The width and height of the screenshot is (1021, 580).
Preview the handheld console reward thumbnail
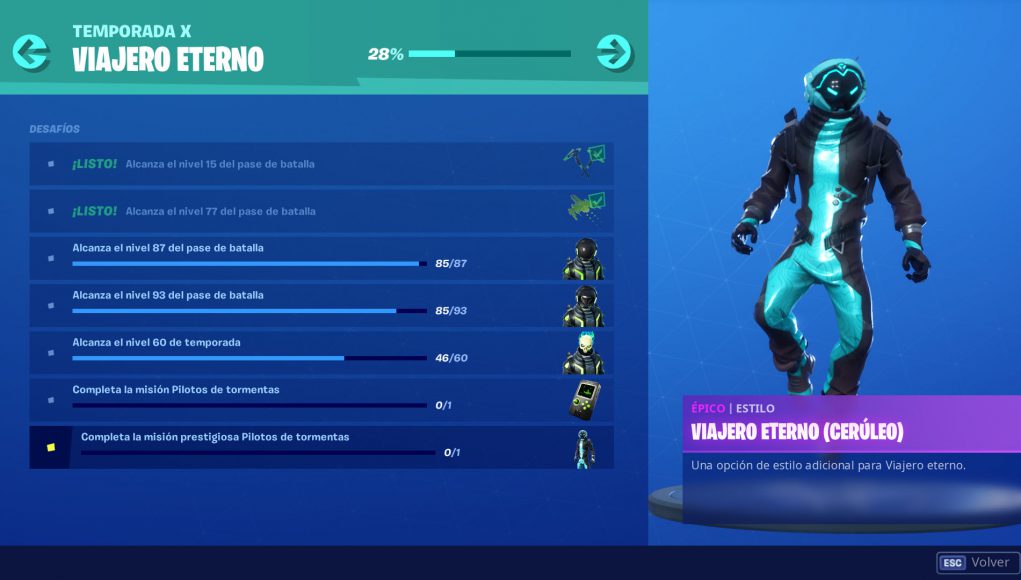coord(584,400)
